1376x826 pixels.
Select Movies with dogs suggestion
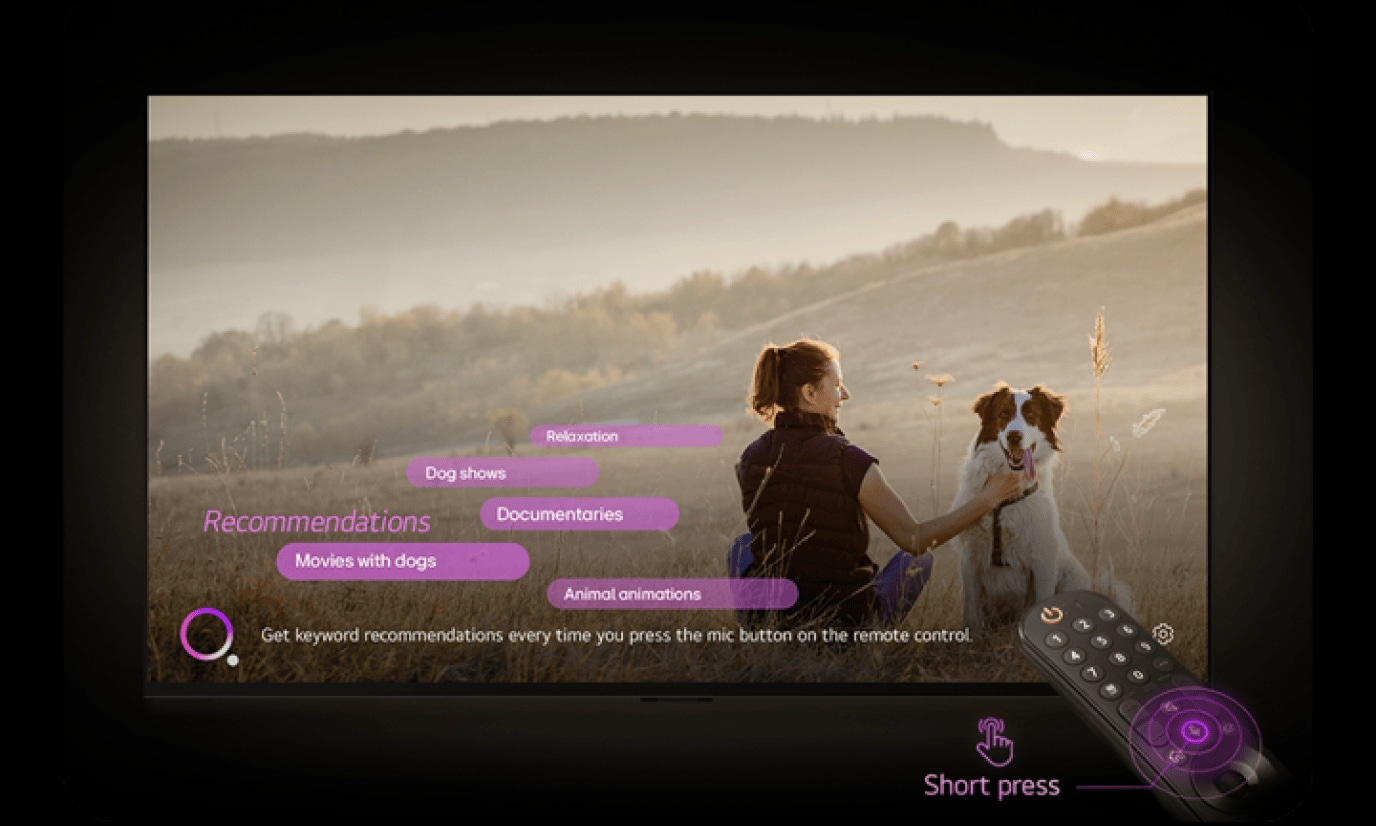(x=402, y=561)
